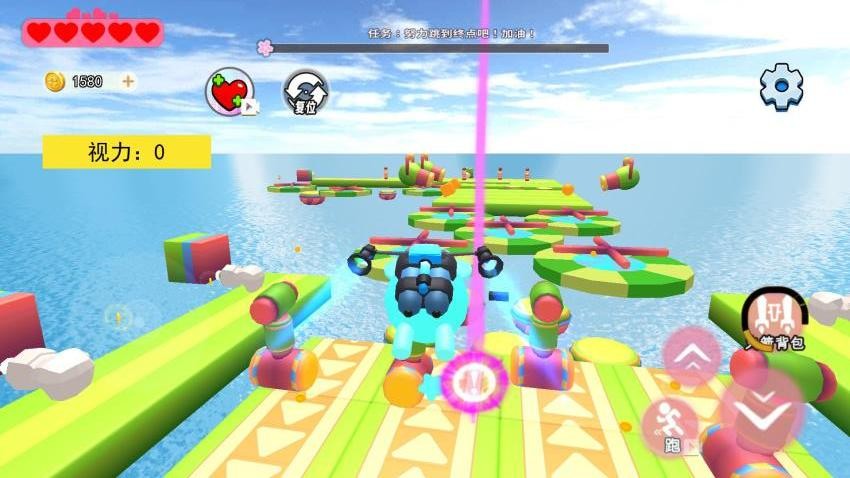
Task: Open the 背包 backpack icon
Action: (774, 318)
